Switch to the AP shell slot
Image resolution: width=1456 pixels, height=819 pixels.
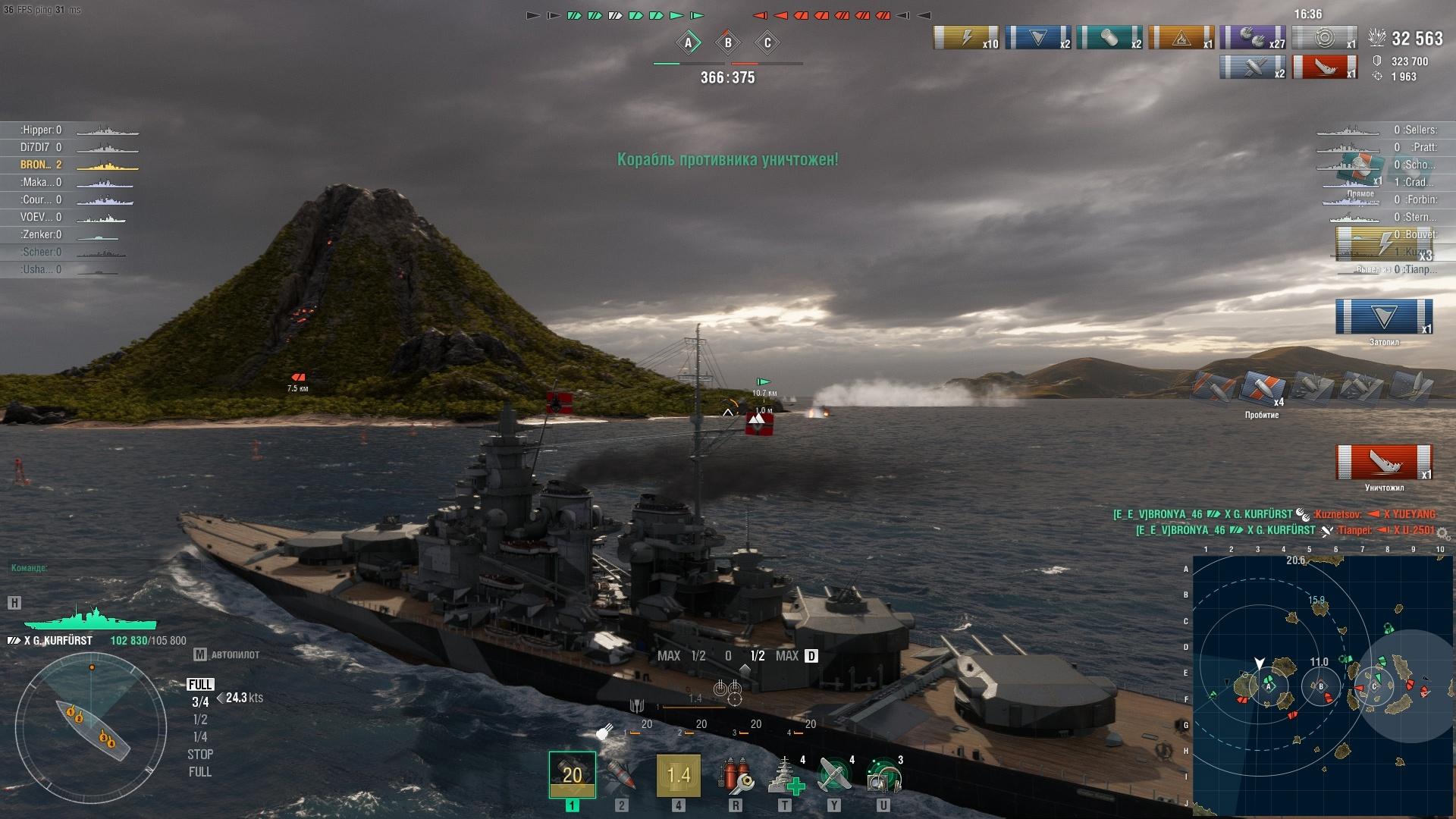[621, 774]
